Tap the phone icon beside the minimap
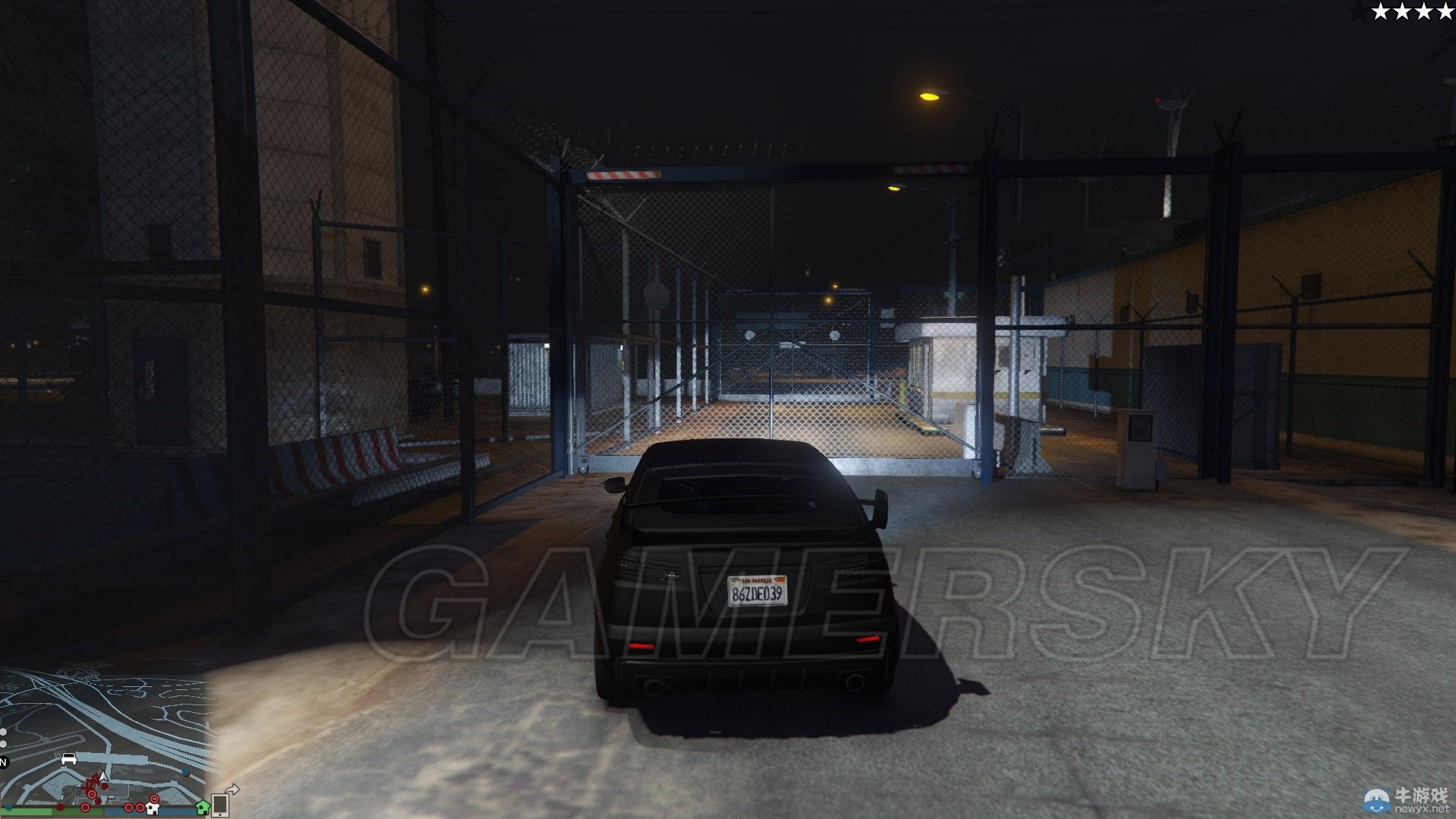The image size is (1456, 819). pos(221,805)
